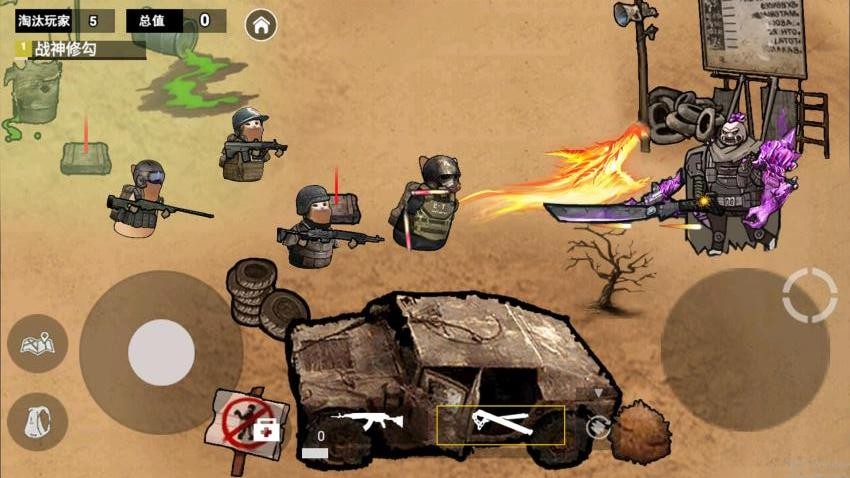Select the highlighted melee weapon slot
The height and width of the screenshot is (478, 850).
click(500, 424)
